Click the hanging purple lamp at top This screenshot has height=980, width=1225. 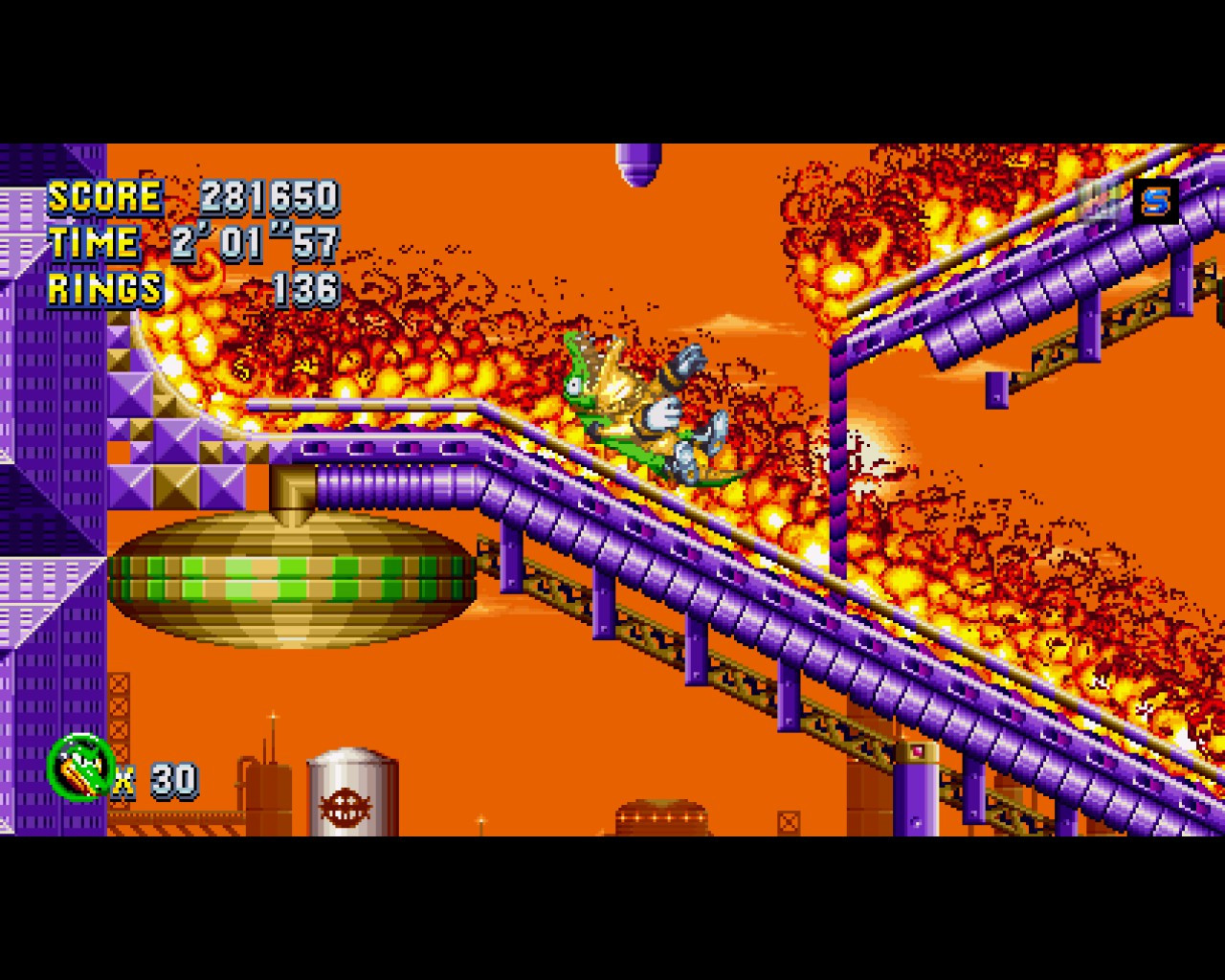tap(636, 163)
